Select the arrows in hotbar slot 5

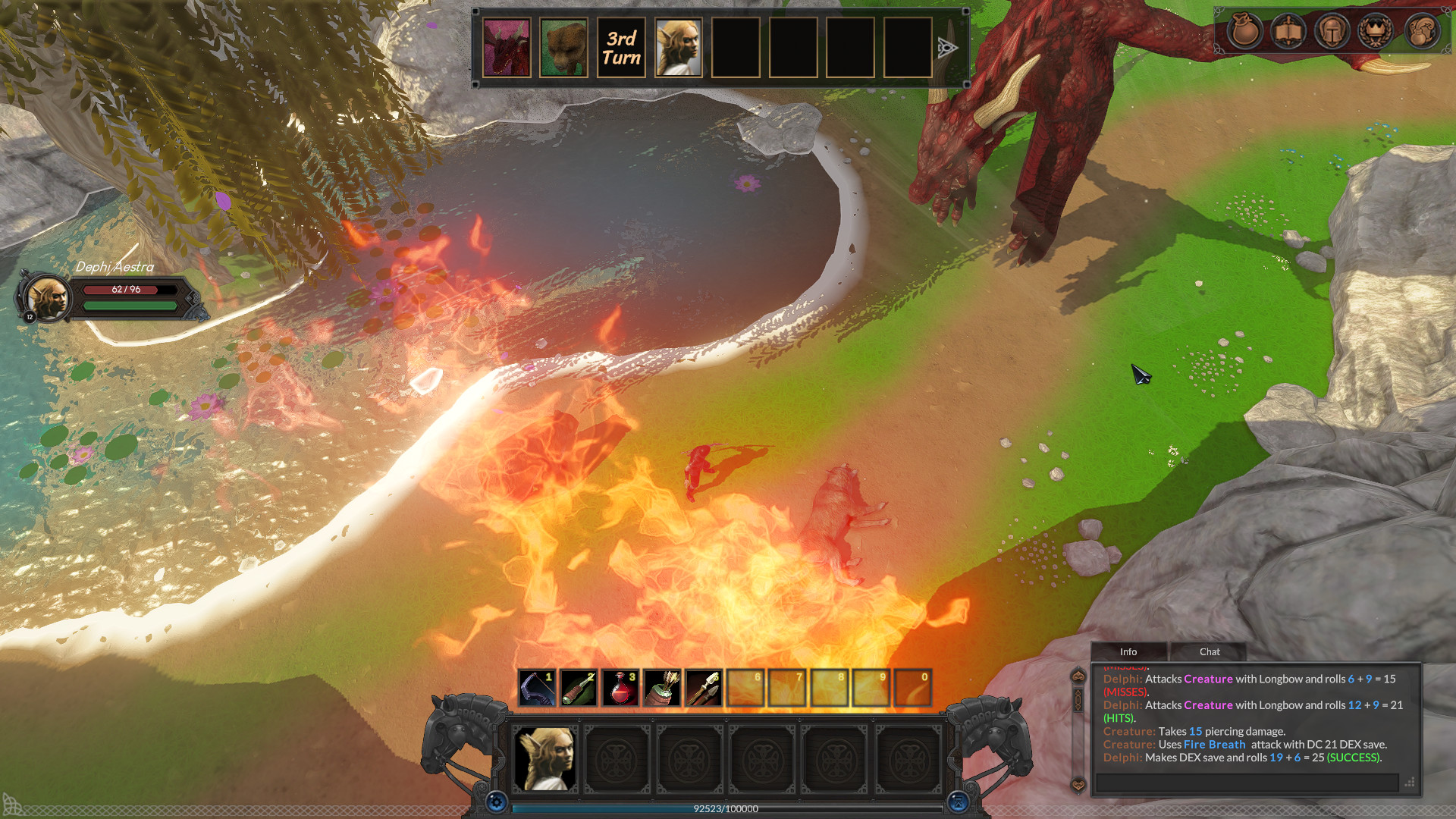[704, 687]
